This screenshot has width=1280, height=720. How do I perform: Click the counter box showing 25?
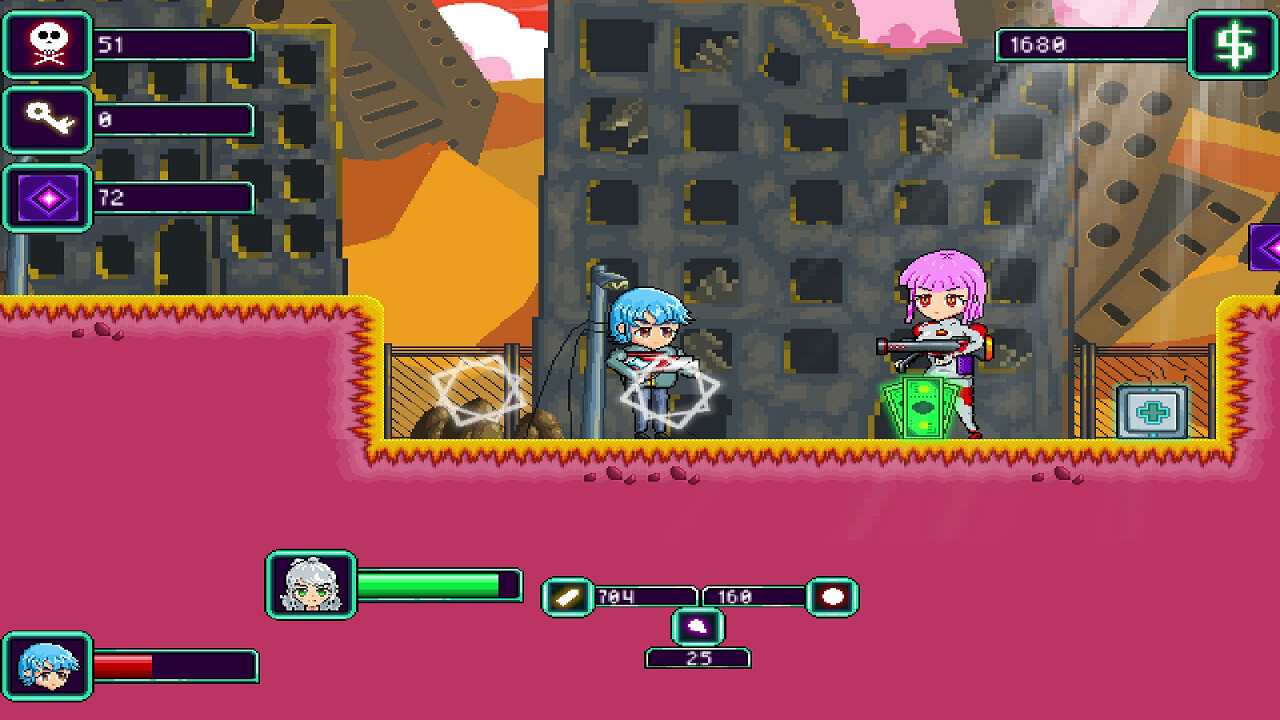click(x=699, y=659)
